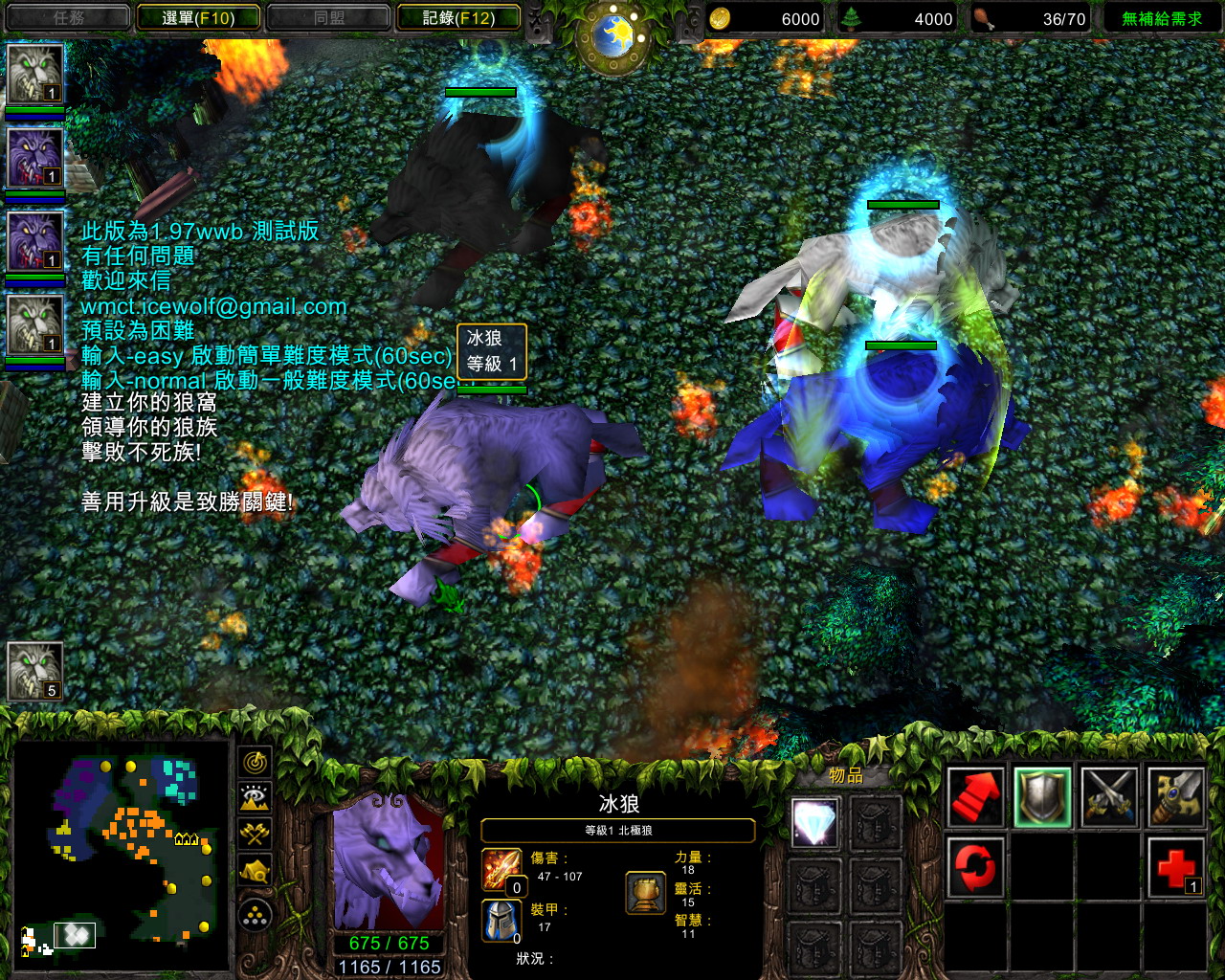Open the red cross hero skills button
1225x980 pixels.
click(x=1176, y=867)
